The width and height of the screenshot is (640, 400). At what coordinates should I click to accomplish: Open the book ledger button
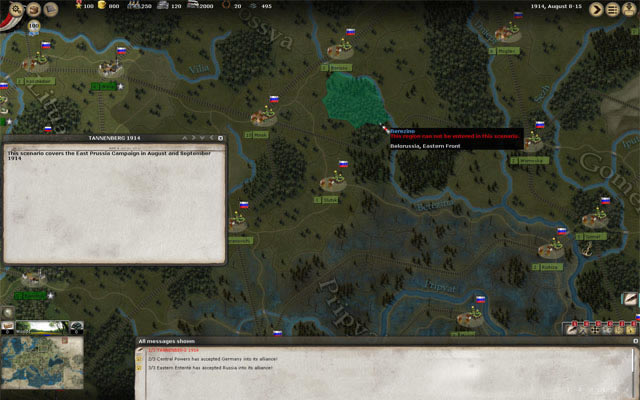(50, 9)
